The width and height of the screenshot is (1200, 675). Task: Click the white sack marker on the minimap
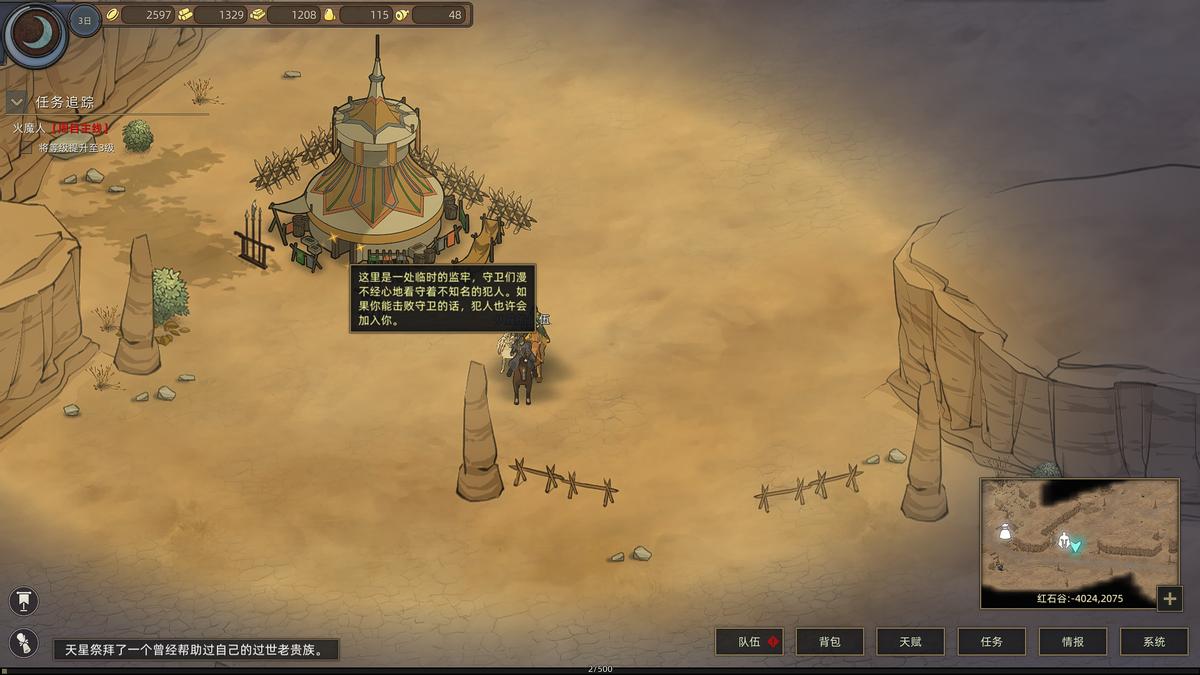[x=1005, y=532]
